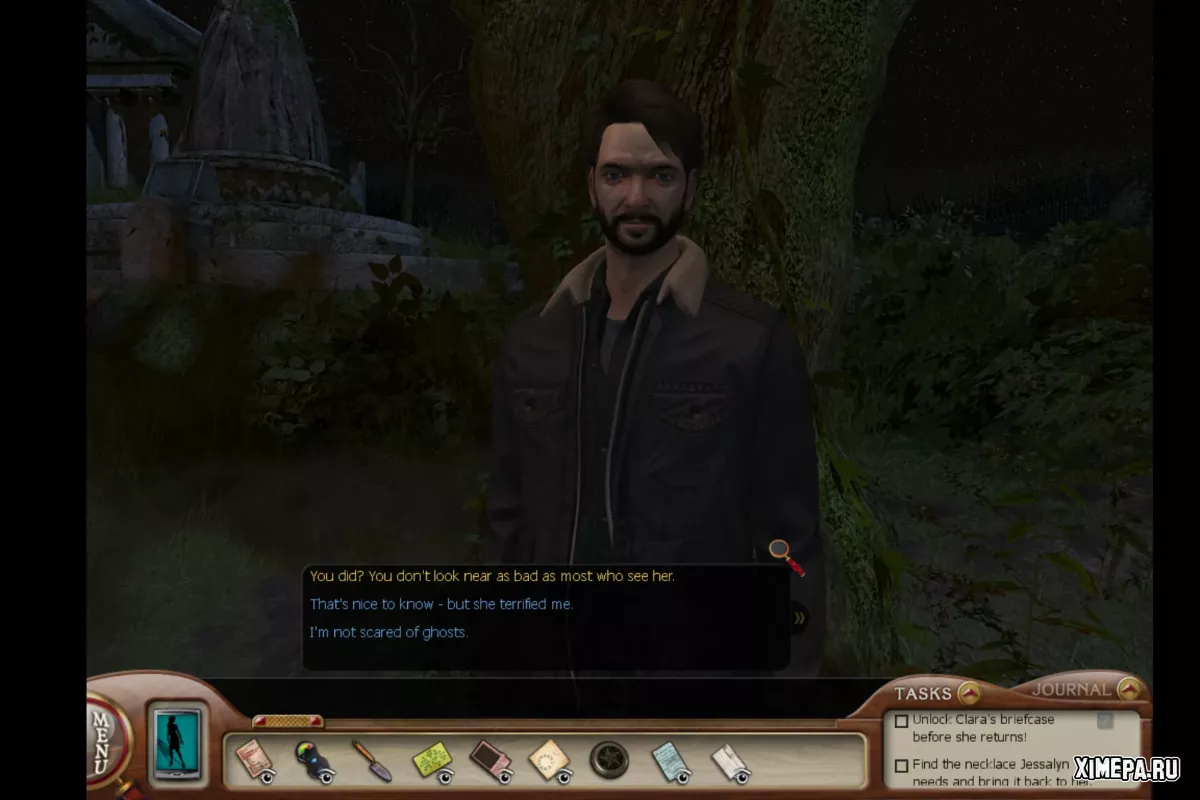Select the green note card in inventory

pos(432,760)
